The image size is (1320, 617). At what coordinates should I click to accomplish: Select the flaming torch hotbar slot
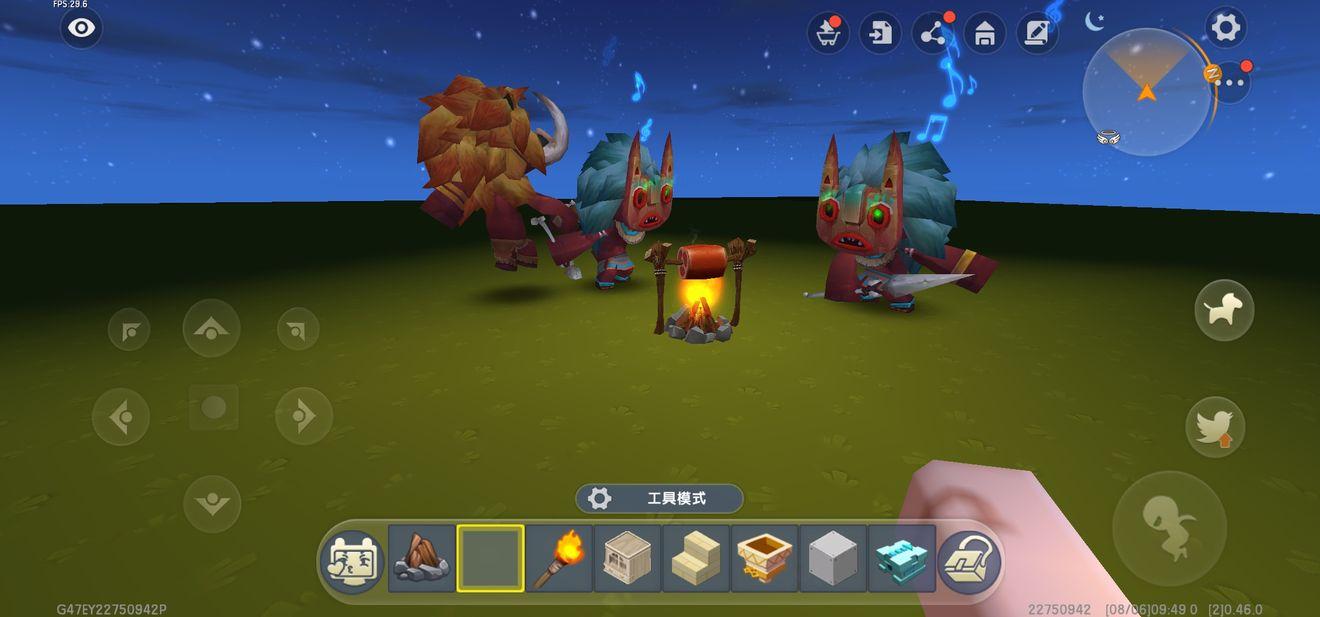pos(558,558)
